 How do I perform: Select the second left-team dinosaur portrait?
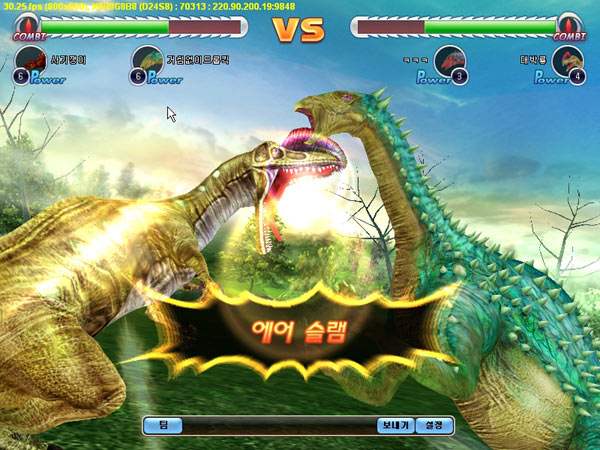coord(147,62)
